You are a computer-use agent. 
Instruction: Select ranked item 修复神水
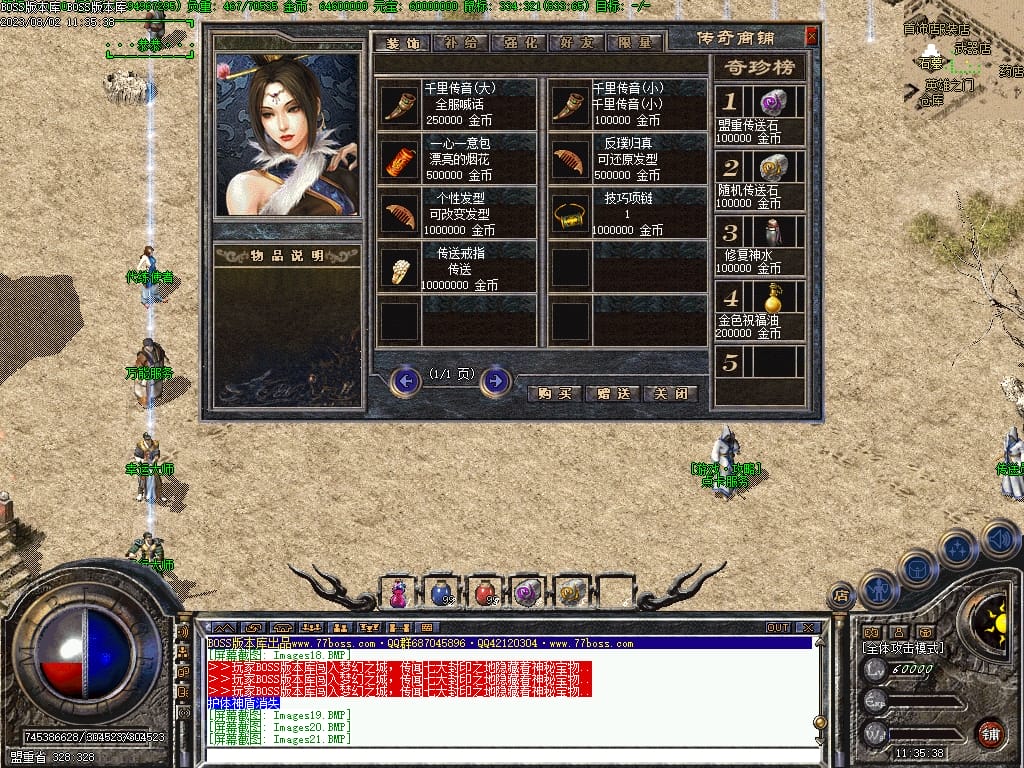point(771,232)
